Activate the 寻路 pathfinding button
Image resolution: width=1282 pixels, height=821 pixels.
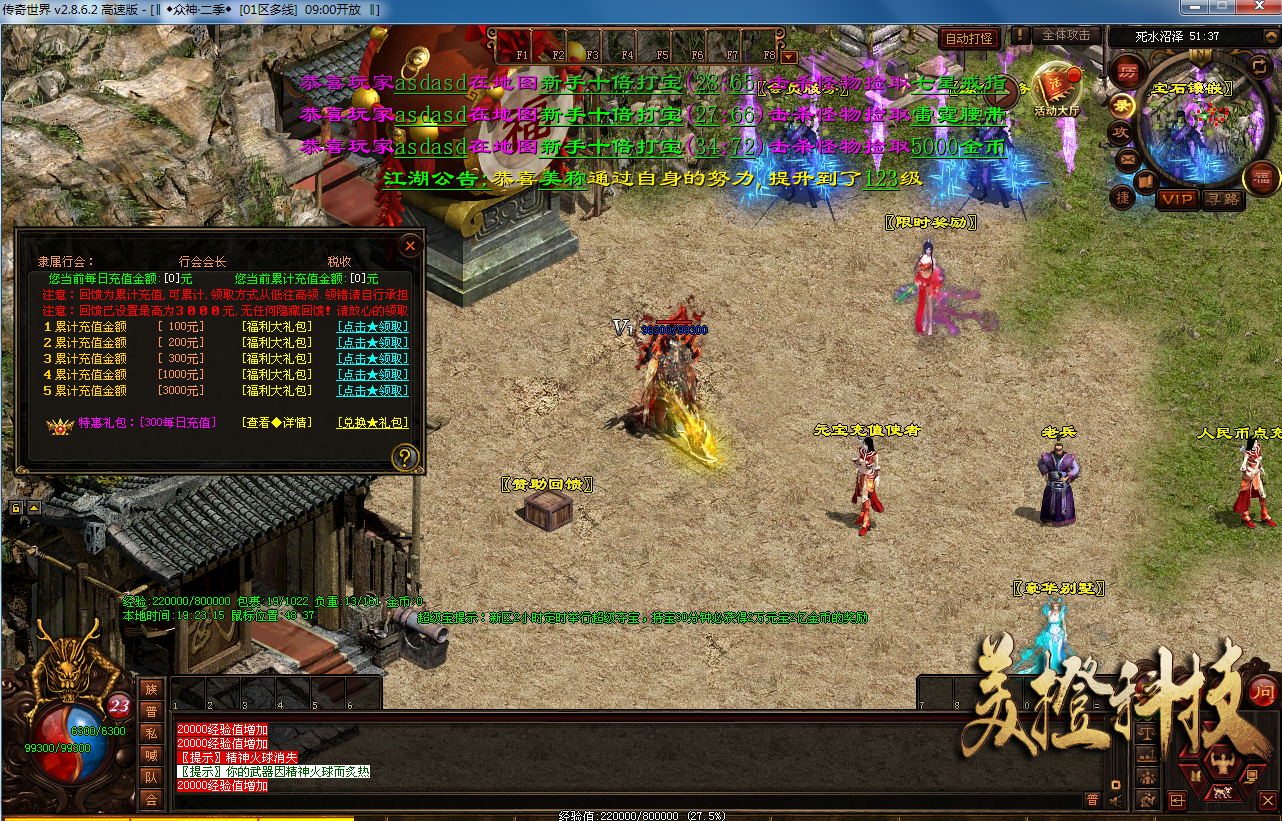coord(1221,199)
